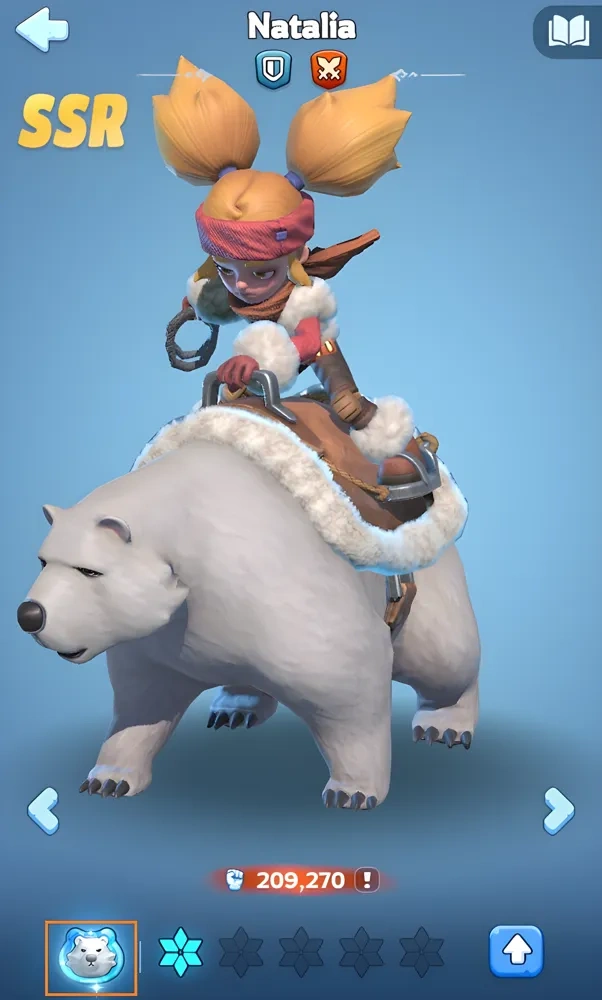Upgrade hero with the blue up-arrow button
This screenshot has height=1000, width=602.
pos(516,951)
